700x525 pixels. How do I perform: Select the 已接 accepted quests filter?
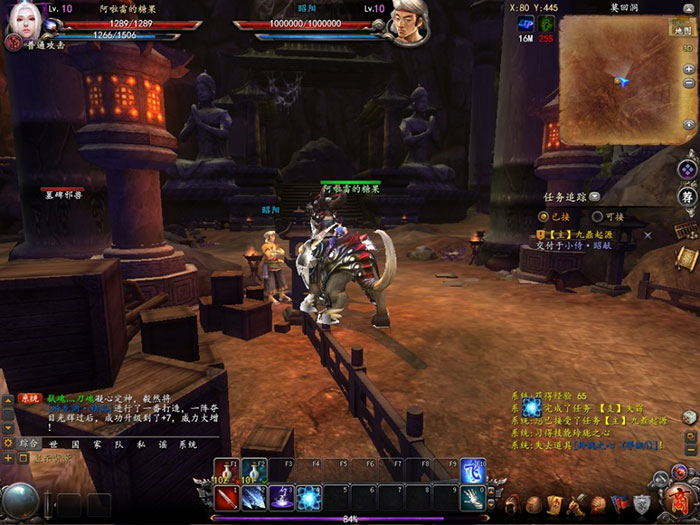(559, 215)
